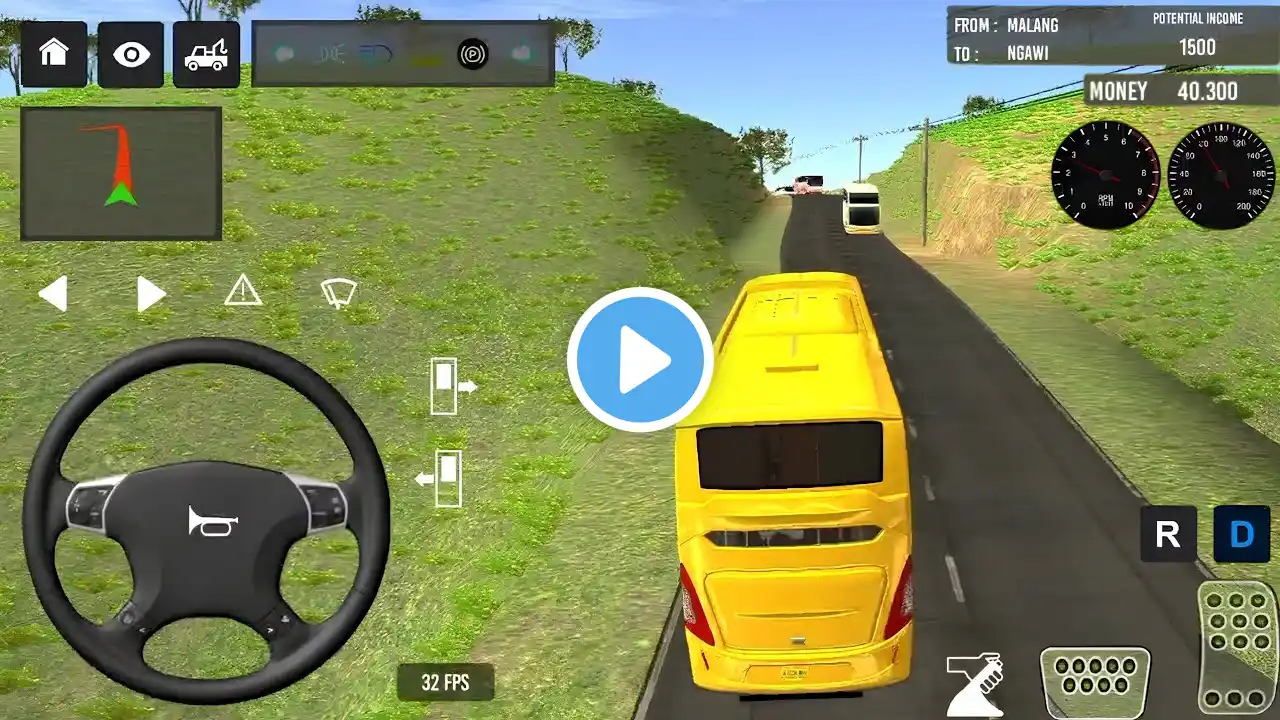Sound the horn on the steering wheel
This screenshot has width=1280, height=720.
pyautogui.click(x=212, y=521)
